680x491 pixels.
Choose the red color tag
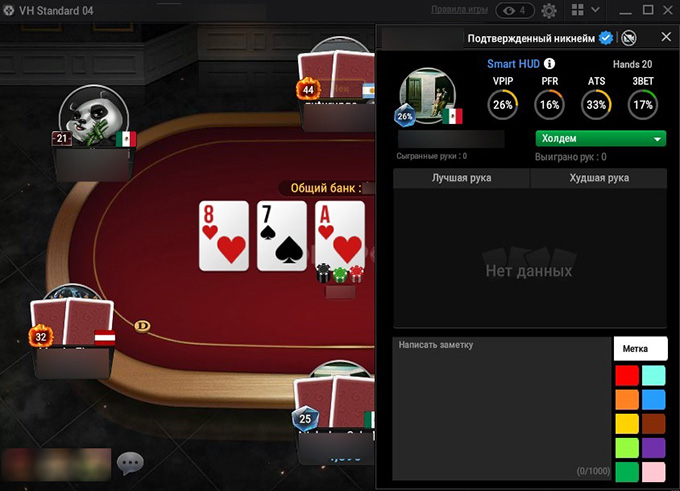pyautogui.click(x=627, y=376)
